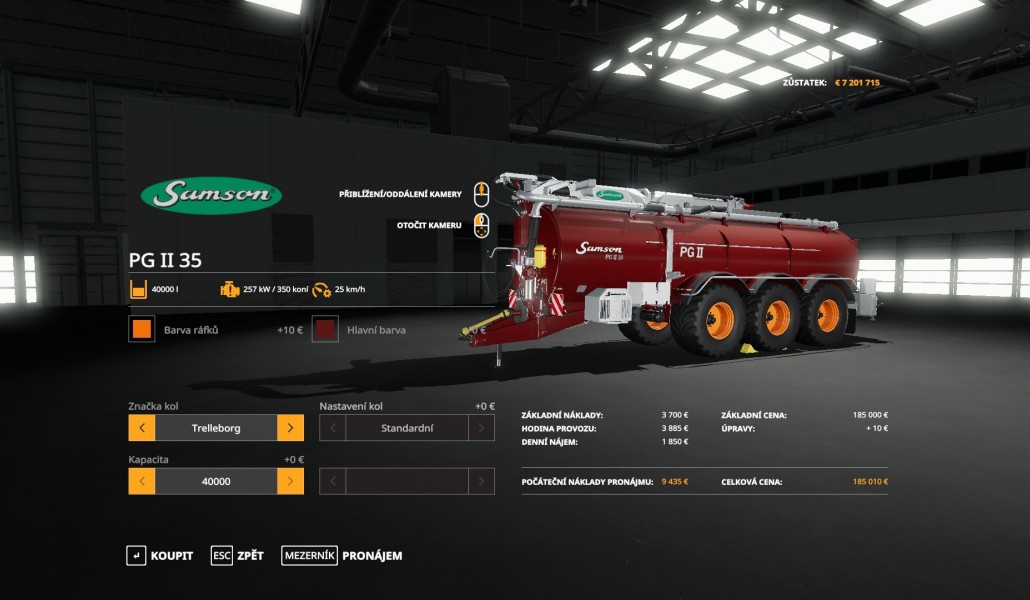
Task: Choose next Nastavení kol wheel setup
Action: [x=481, y=428]
